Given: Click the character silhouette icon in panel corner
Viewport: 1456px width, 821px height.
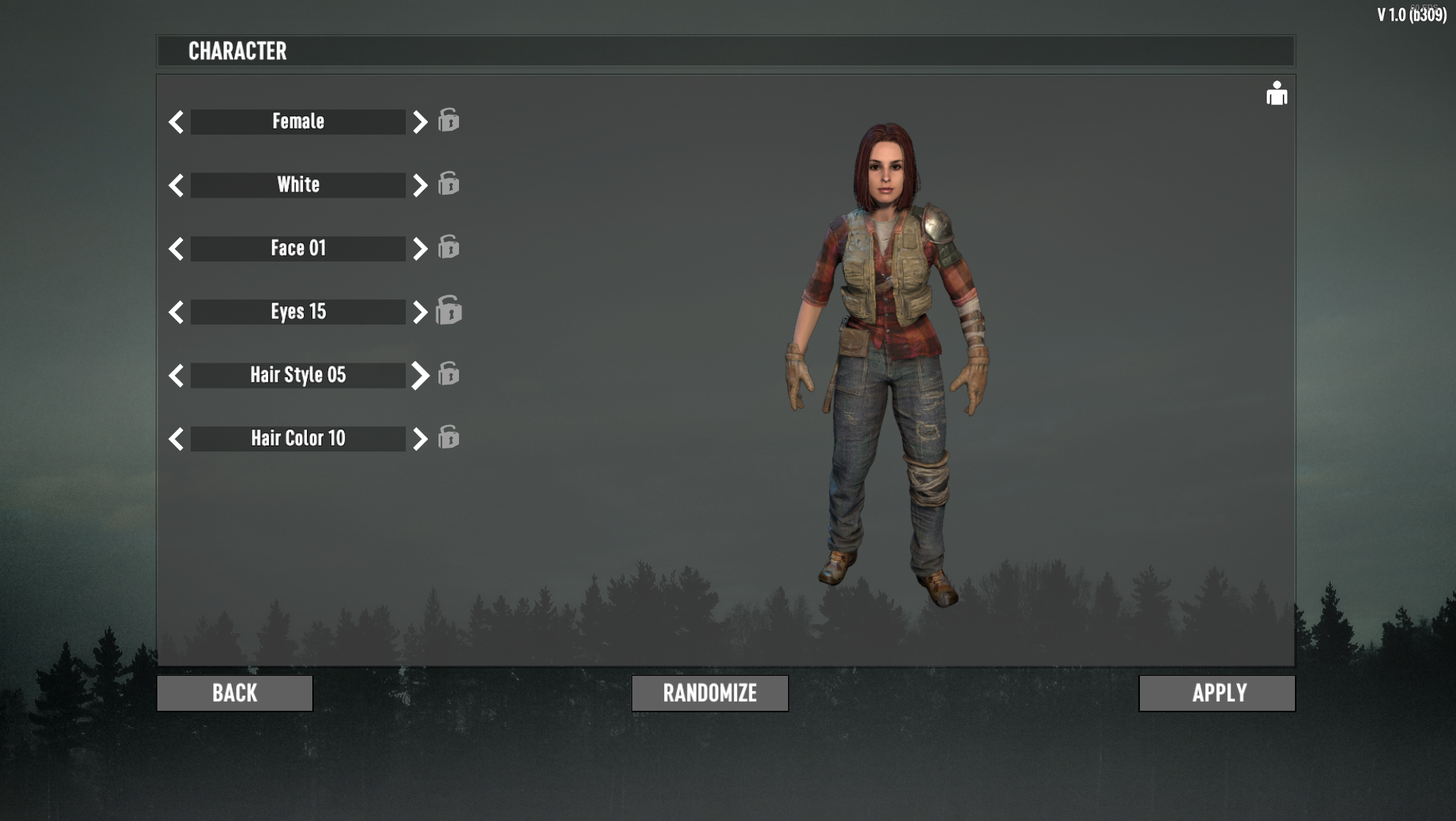Looking at the screenshot, I should point(1277,94).
